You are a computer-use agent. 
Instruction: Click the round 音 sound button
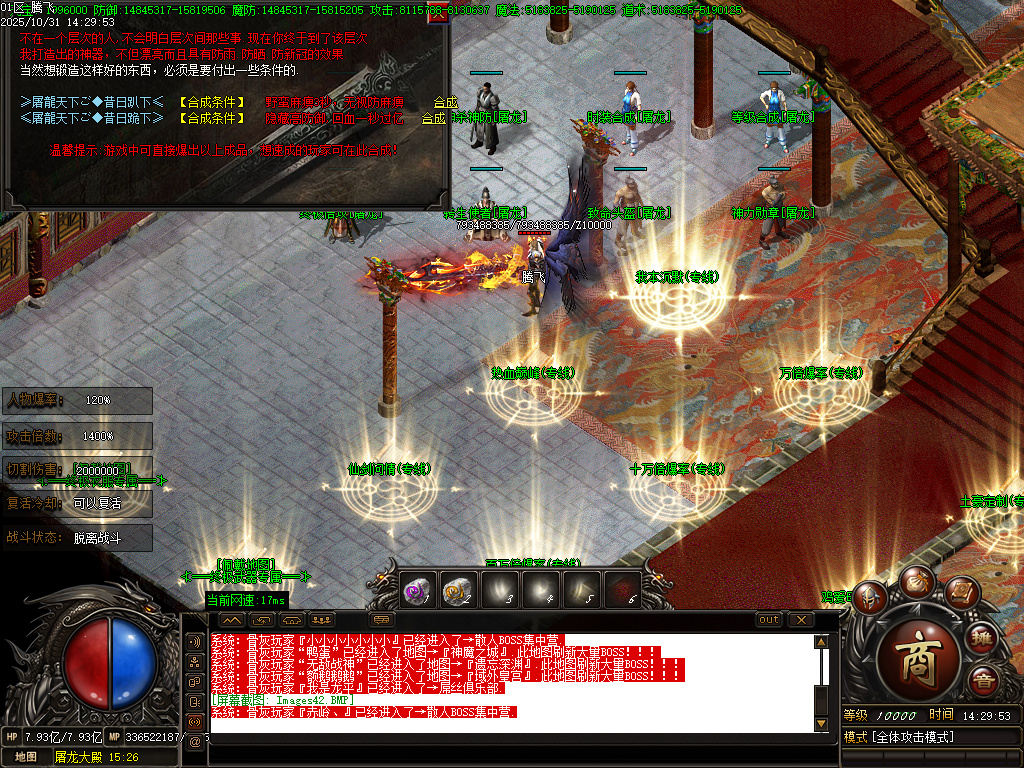tap(985, 683)
